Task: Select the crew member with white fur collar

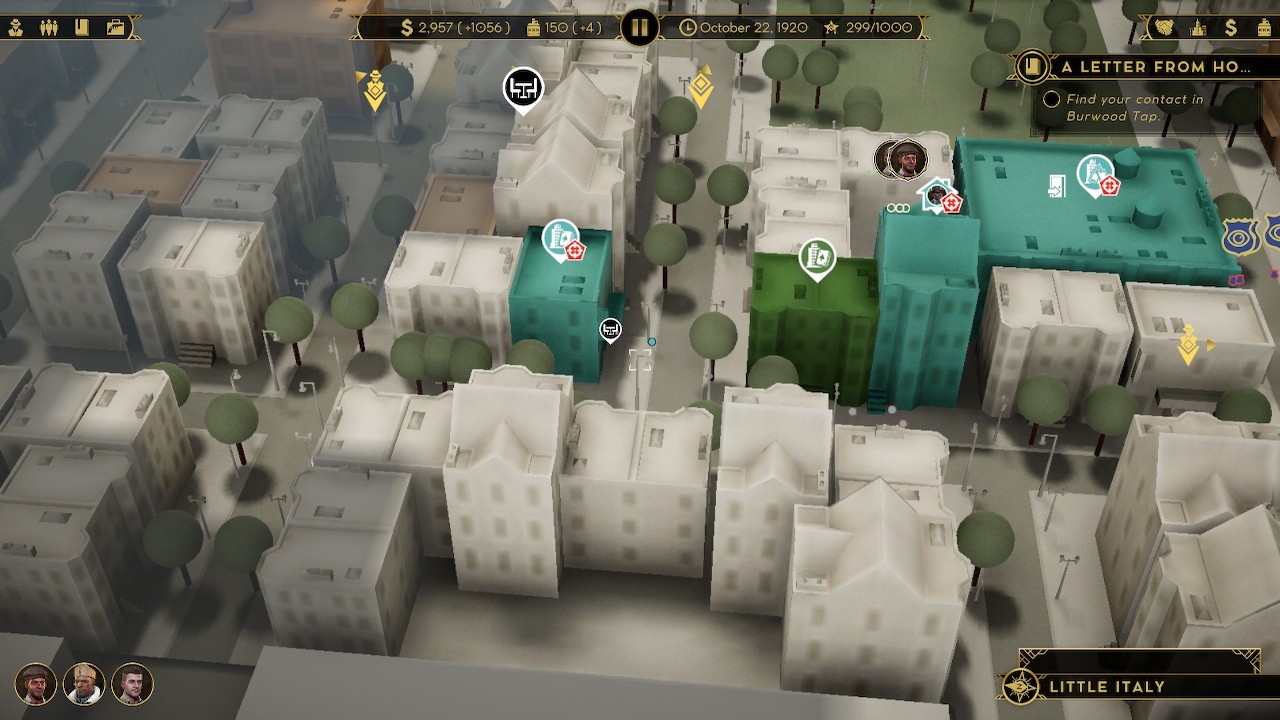Action: tap(84, 684)
